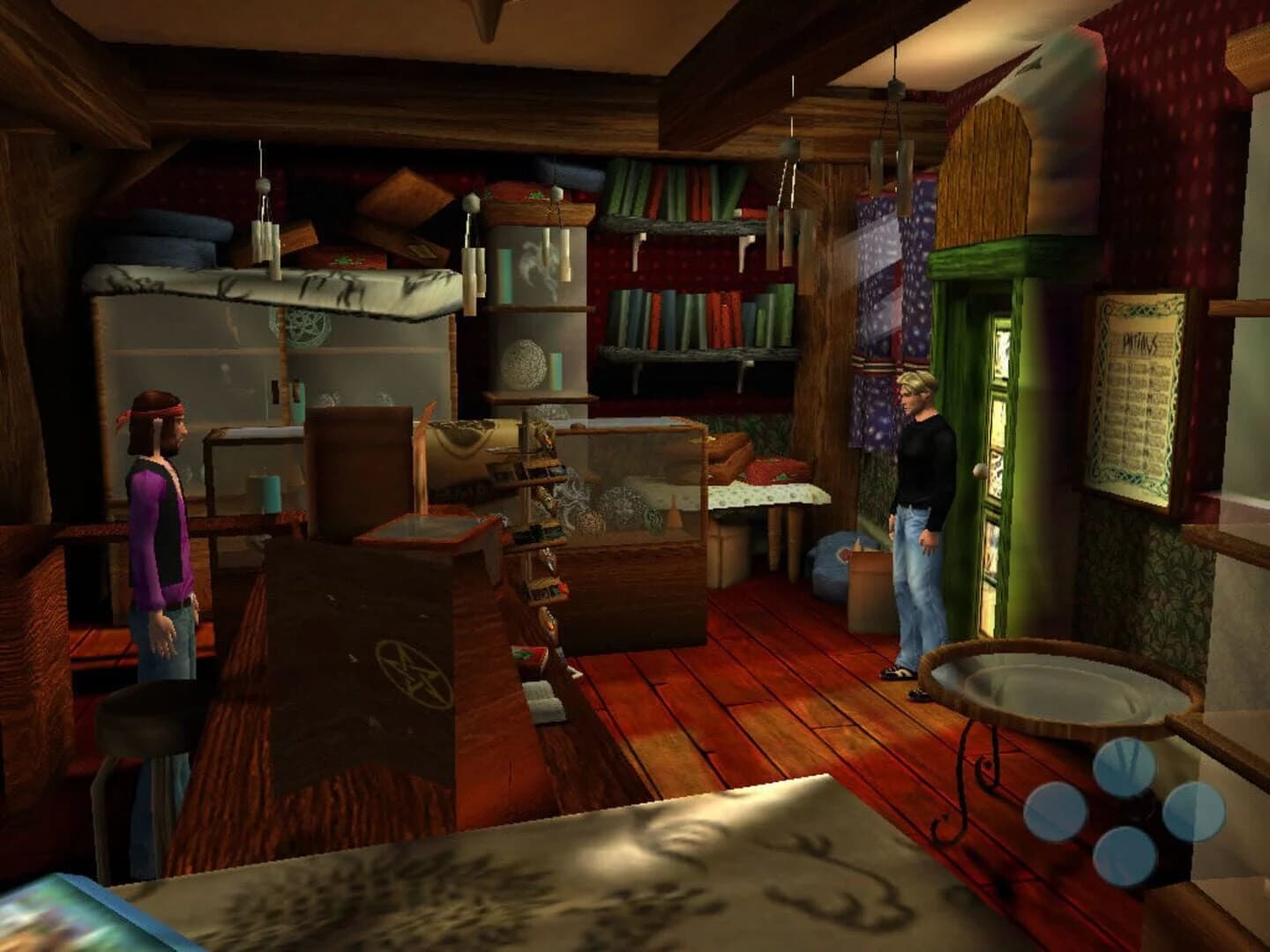Image resolution: width=1270 pixels, height=952 pixels.
Task: Tap the upper blue directional control circle
Action: click(1124, 765)
